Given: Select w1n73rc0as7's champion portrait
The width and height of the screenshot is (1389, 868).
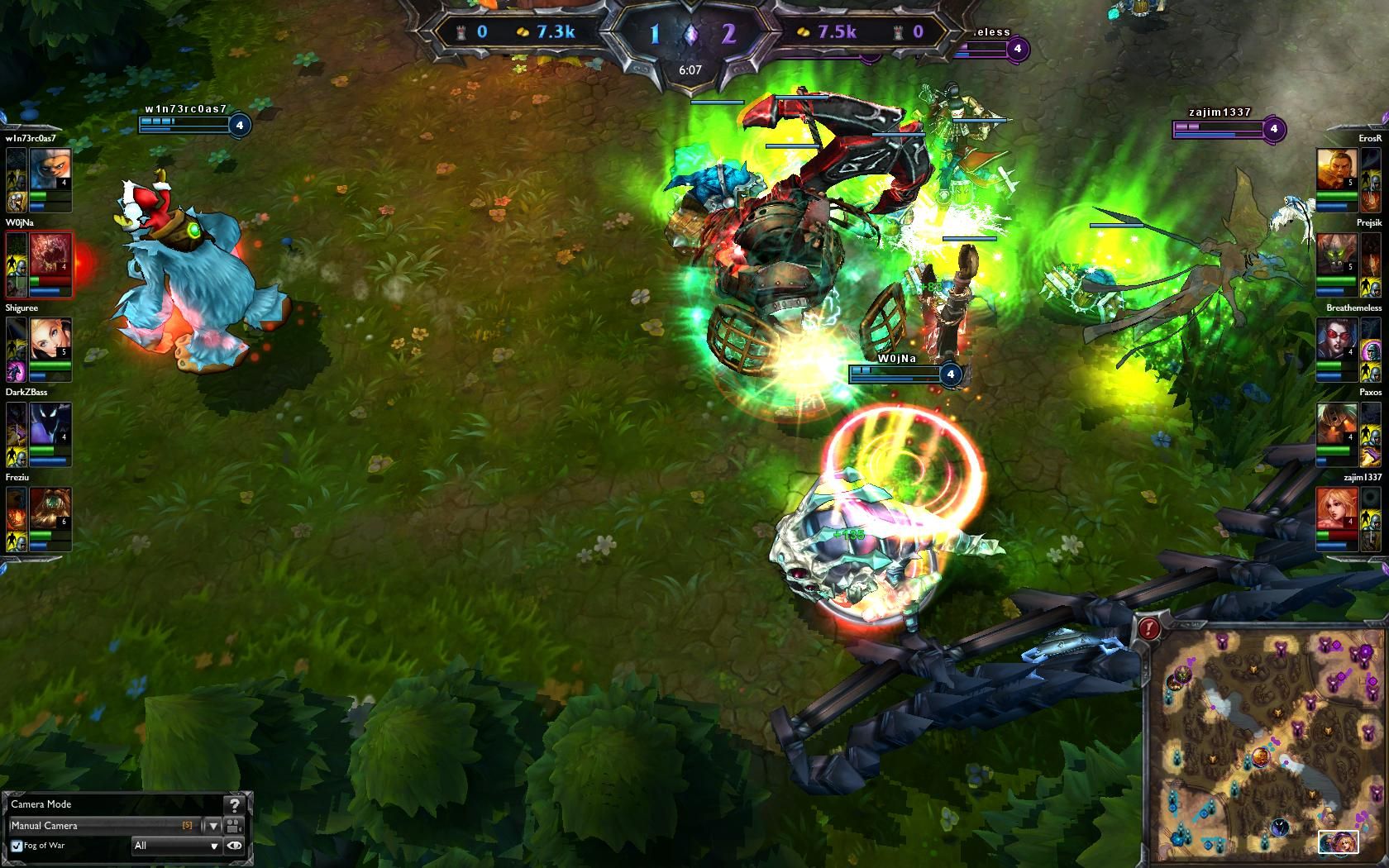Looking at the screenshot, I should (x=50, y=168).
